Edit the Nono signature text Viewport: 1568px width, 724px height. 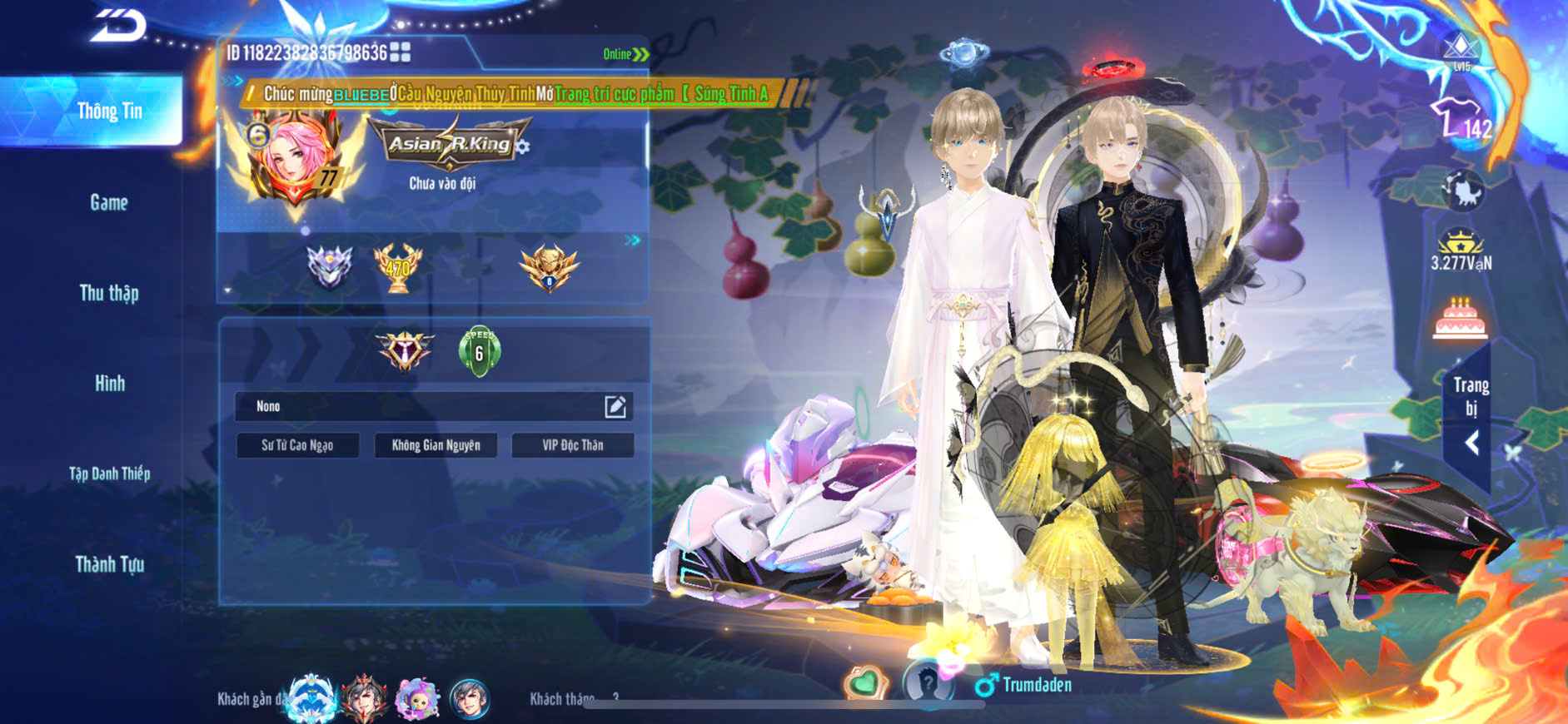(615, 406)
